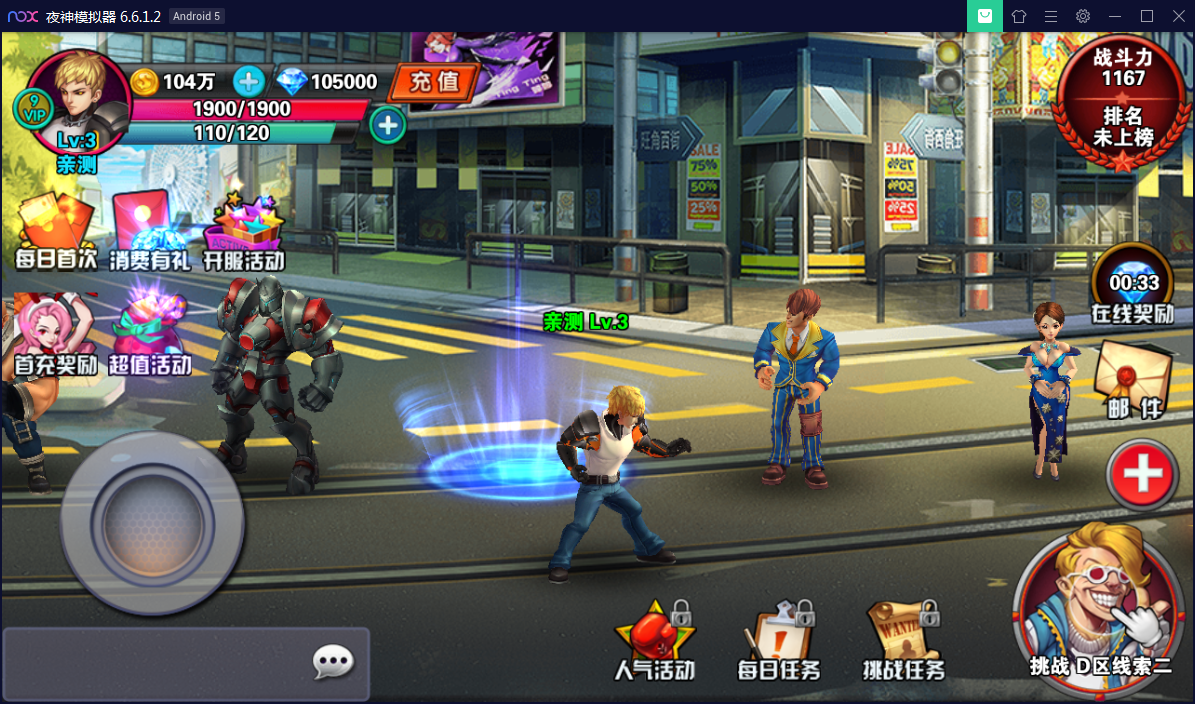Image resolution: width=1195 pixels, height=704 pixels.
Task: Refill energy with the plus button
Action: pyautogui.click(x=387, y=125)
